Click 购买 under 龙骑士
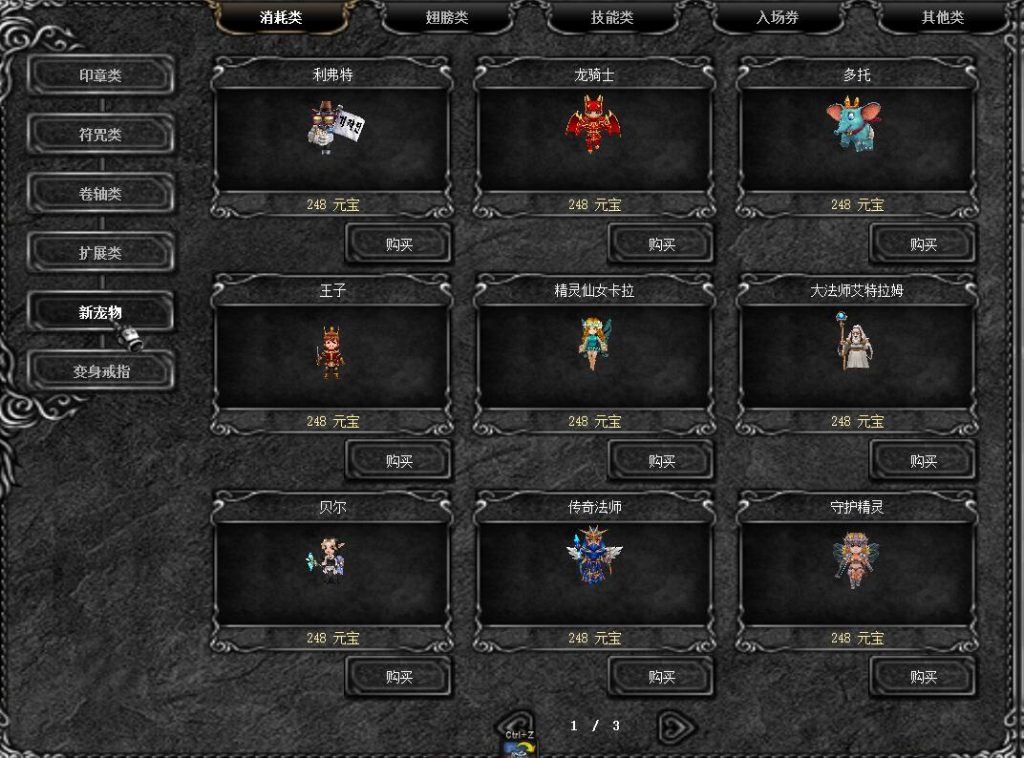The height and width of the screenshot is (758, 1024). point(661,244)
